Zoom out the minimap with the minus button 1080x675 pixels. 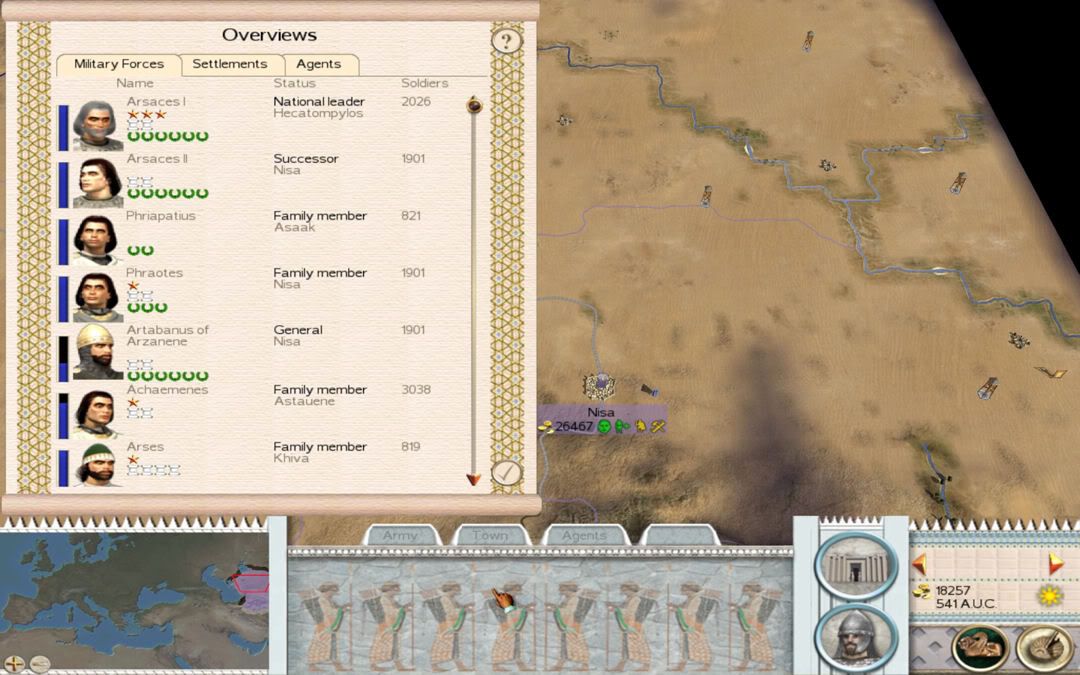click(39, 662)
